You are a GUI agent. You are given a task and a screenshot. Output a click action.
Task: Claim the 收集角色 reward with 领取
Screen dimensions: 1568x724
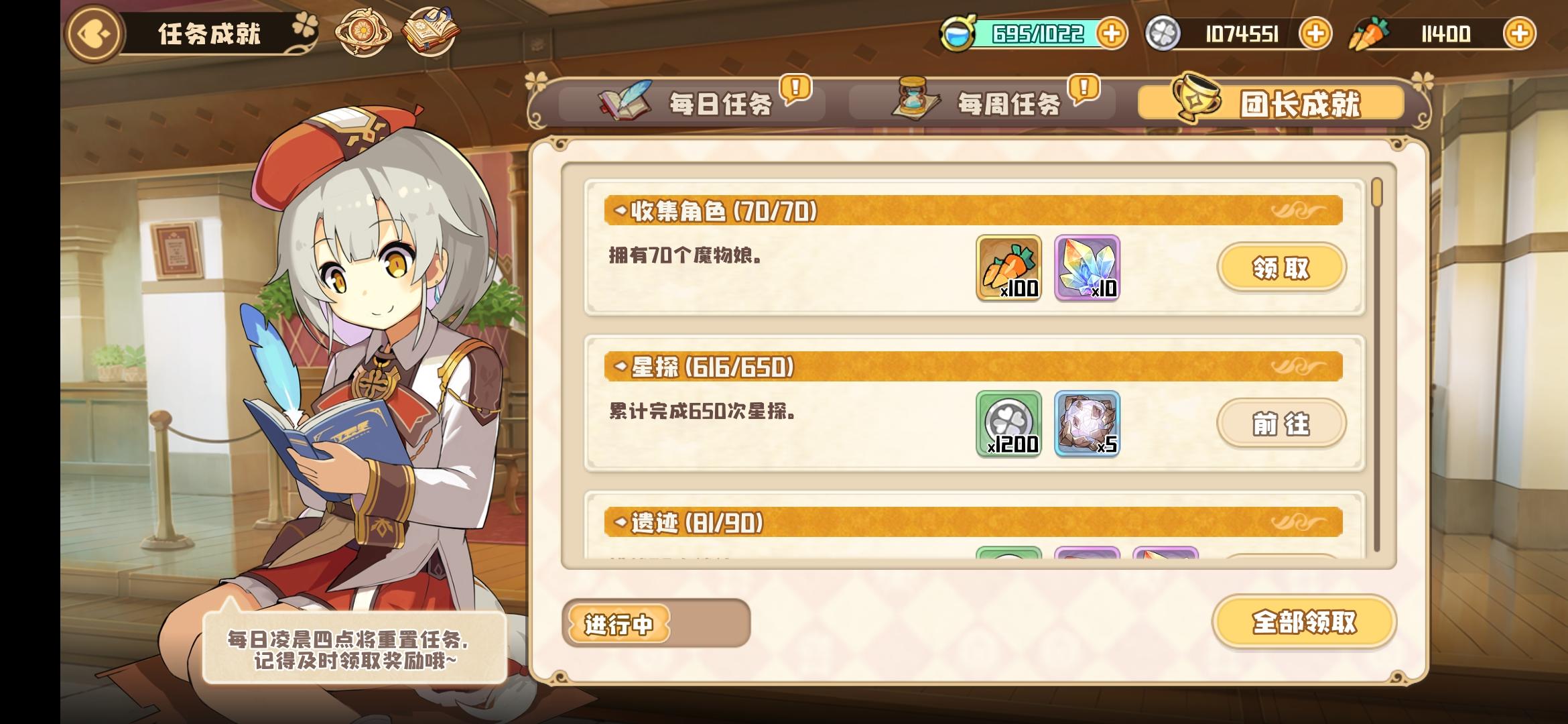pos(1282,267)
